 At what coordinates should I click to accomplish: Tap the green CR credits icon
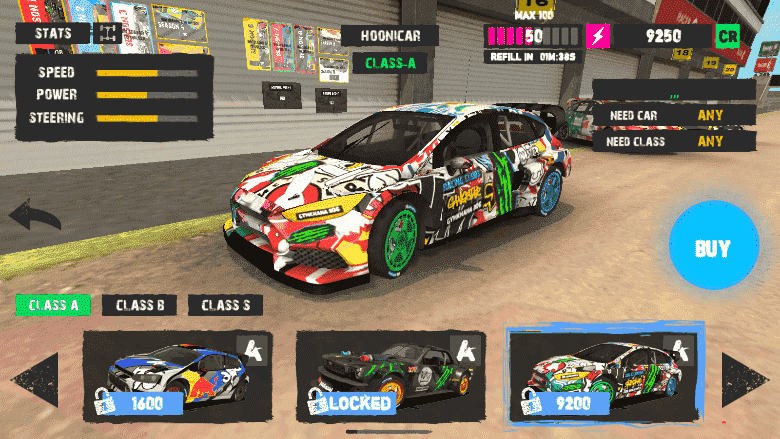coord(727,37)
